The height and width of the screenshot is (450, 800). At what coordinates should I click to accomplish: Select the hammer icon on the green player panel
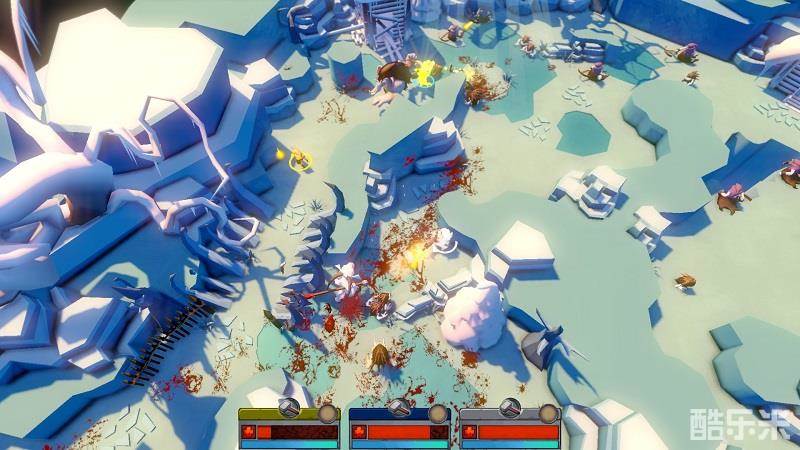(x=289, y=408)
